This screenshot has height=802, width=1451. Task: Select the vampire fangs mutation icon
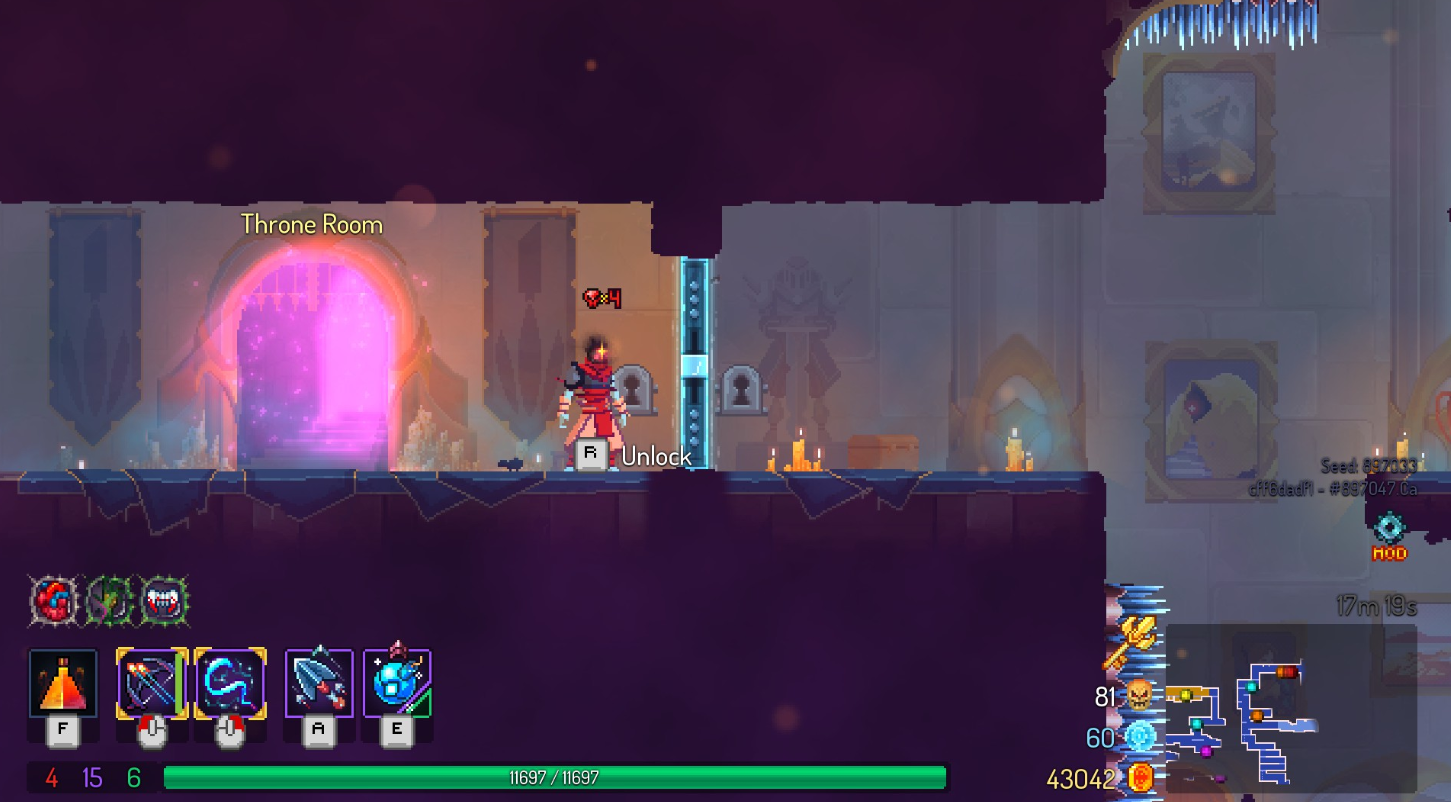click(166, 600)
